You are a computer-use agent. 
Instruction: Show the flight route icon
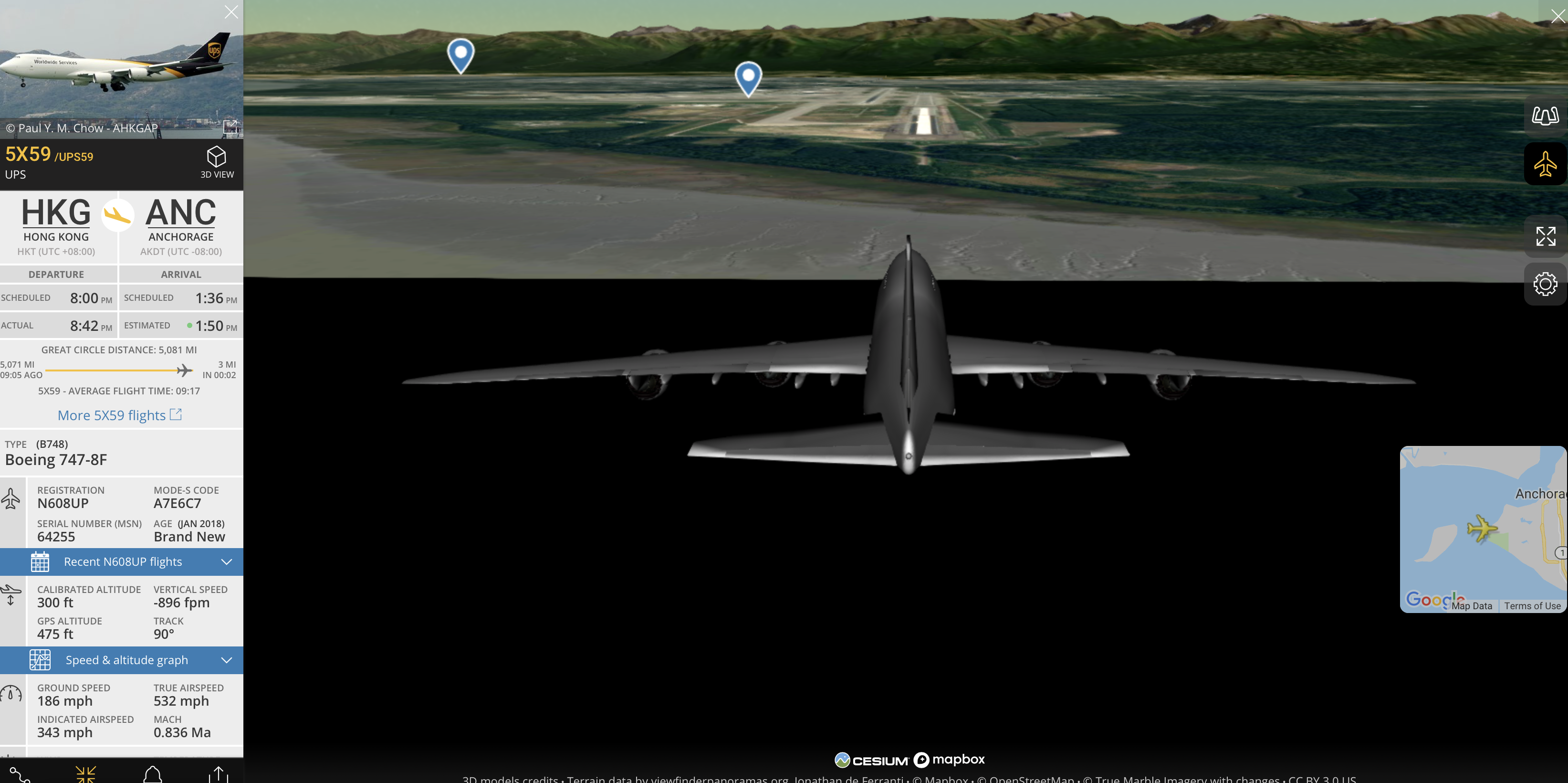click(20, 774)
